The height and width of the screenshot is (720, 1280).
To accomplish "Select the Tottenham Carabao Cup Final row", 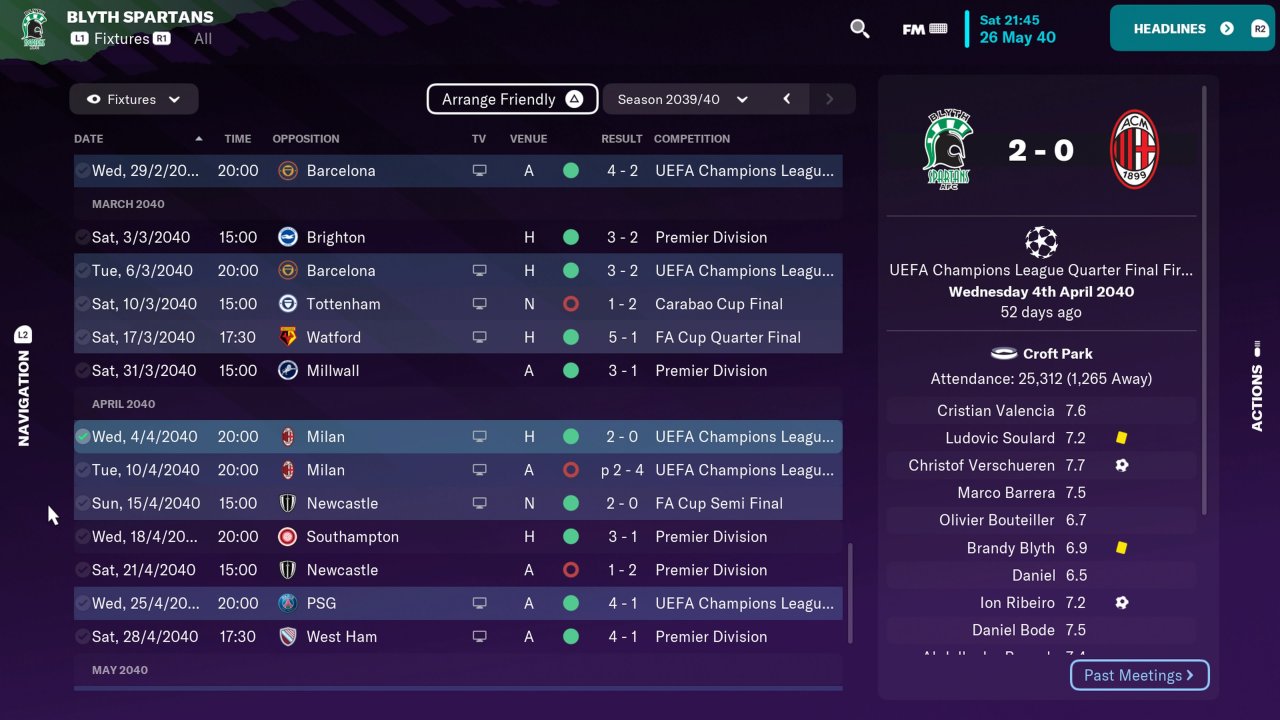I will click(x=458, y=304).
